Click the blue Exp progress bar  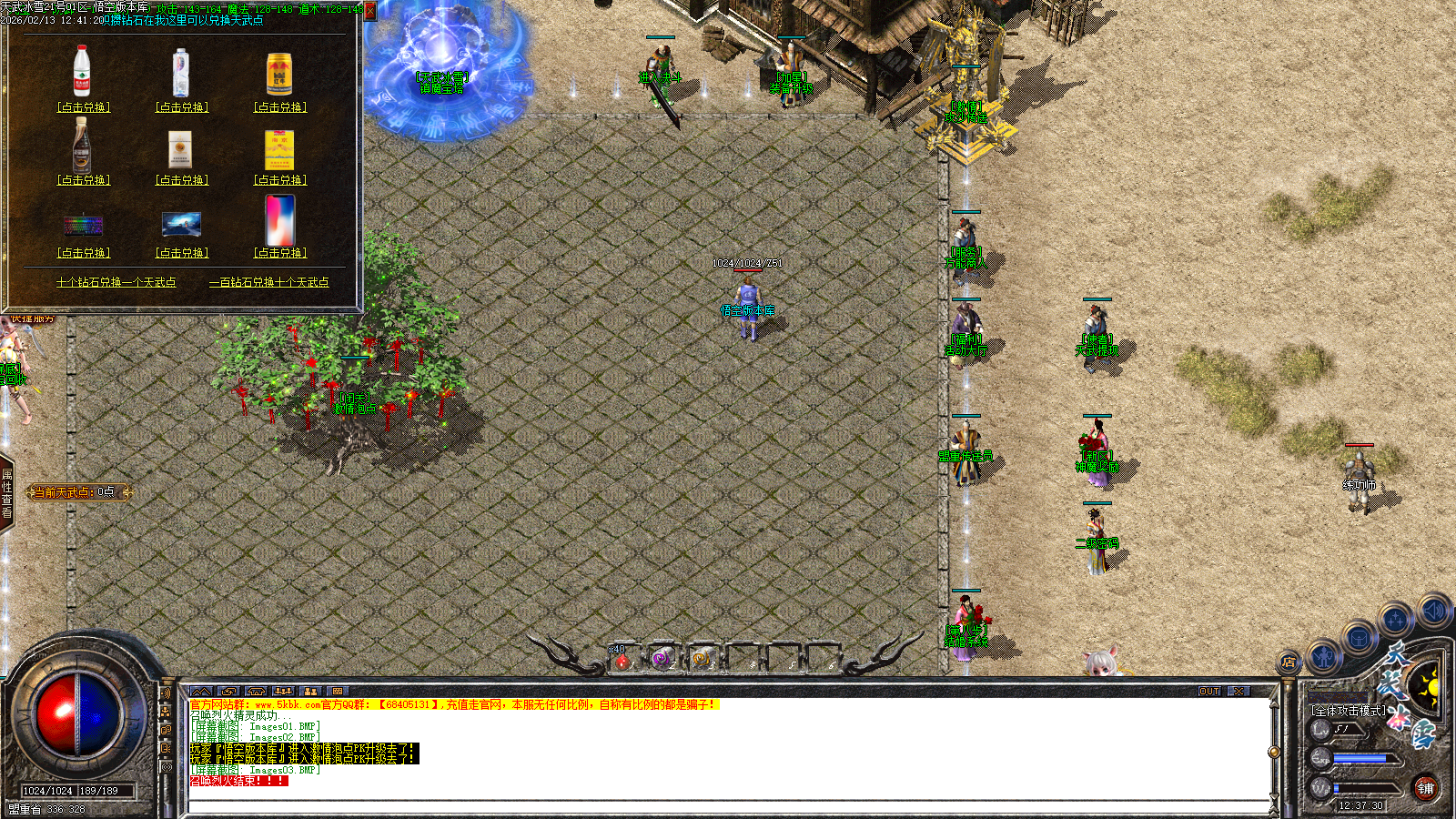pos(1360,758)
